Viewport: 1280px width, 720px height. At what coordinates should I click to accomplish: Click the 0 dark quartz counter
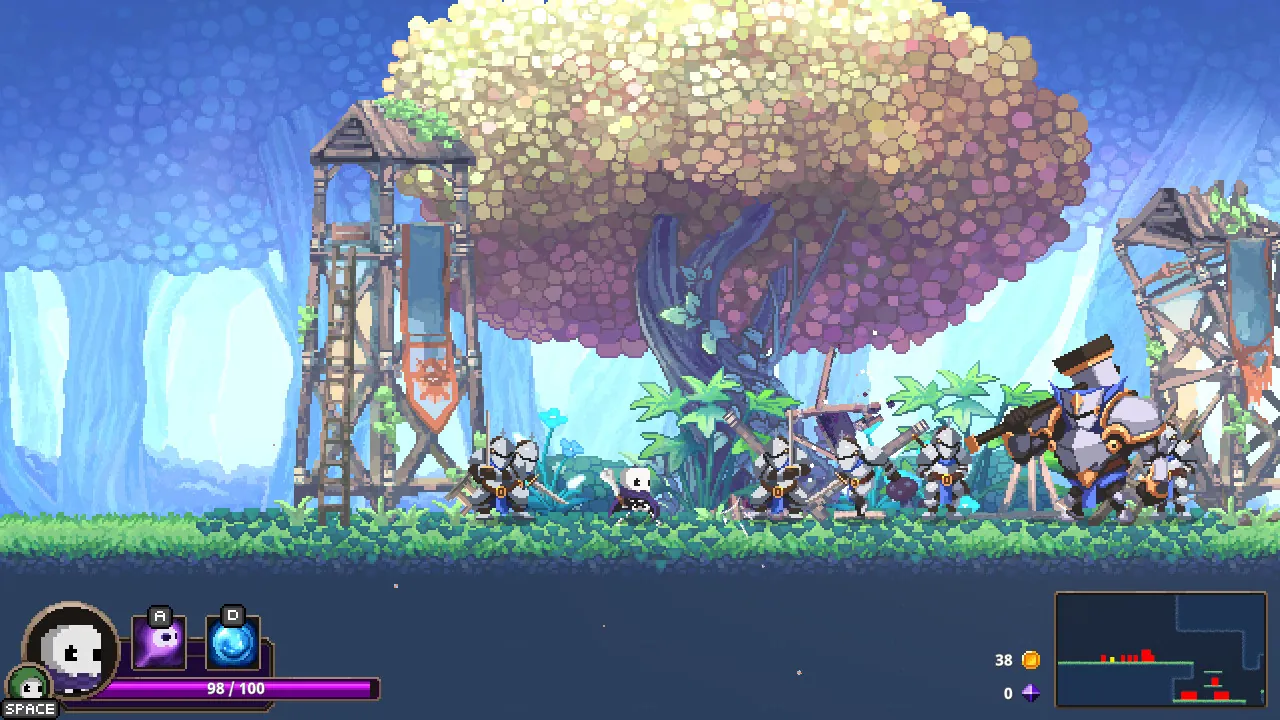click(x=1008, y=693)
